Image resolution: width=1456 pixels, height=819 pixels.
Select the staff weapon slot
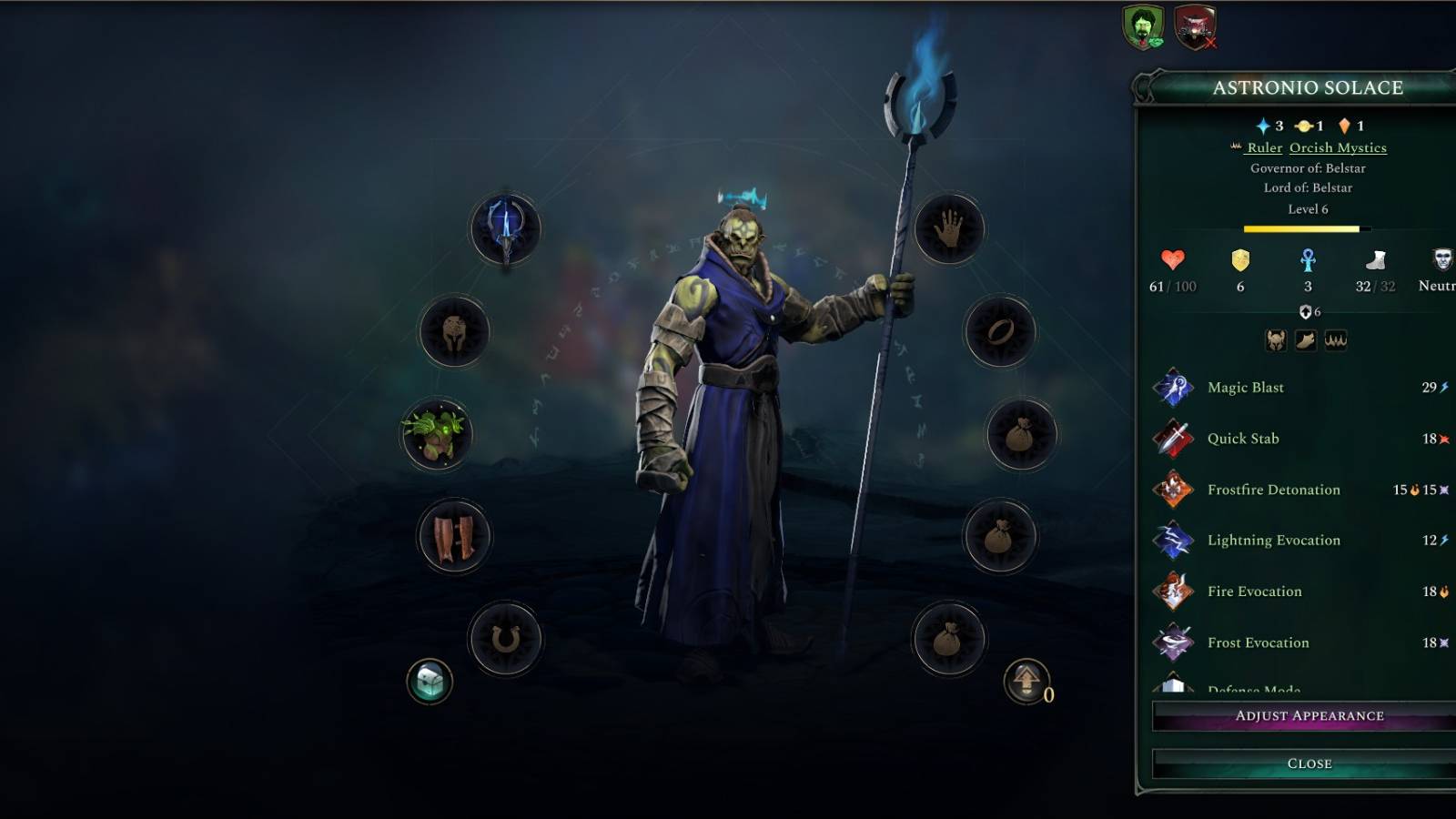pos(503,228)
